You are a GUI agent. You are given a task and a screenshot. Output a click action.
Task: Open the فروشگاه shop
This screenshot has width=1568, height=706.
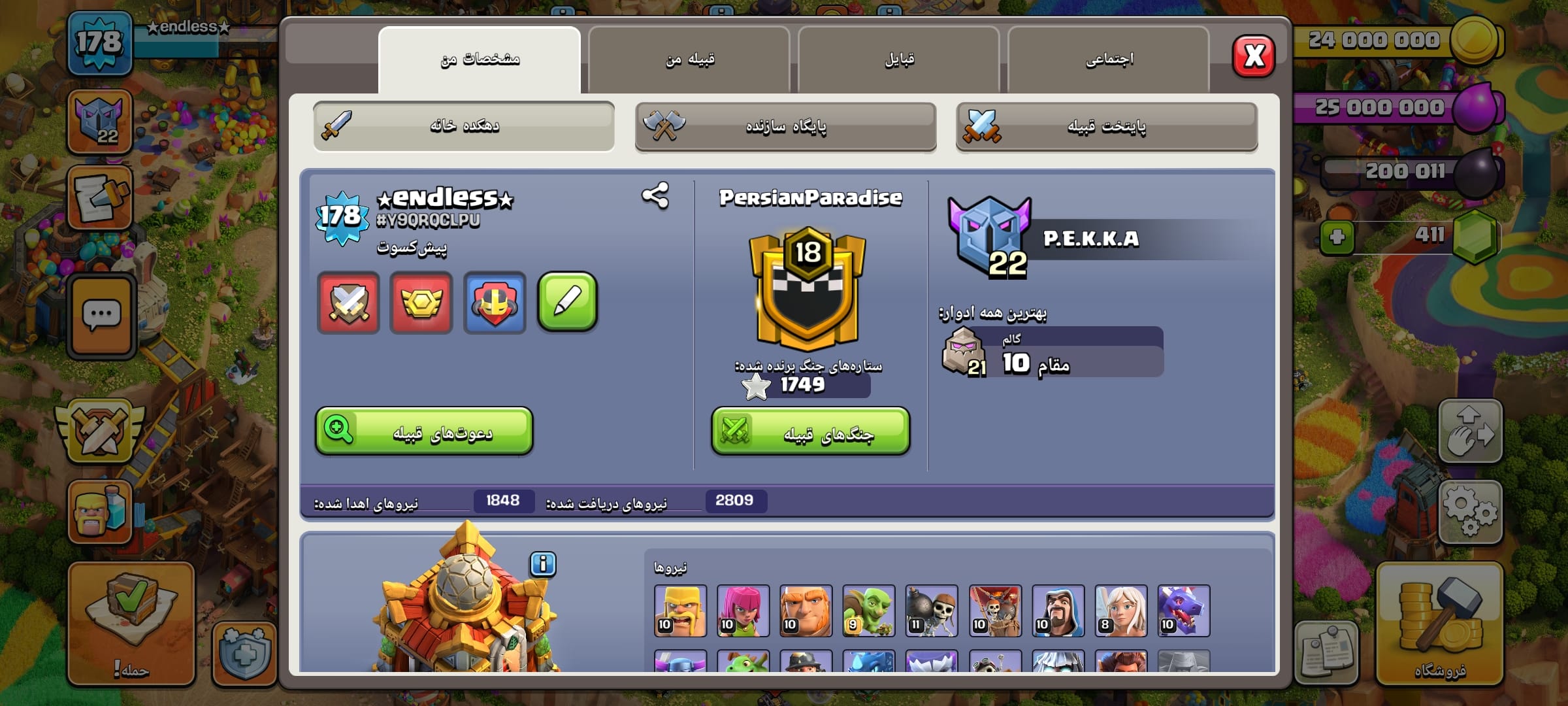click(x=1439, y=624)
